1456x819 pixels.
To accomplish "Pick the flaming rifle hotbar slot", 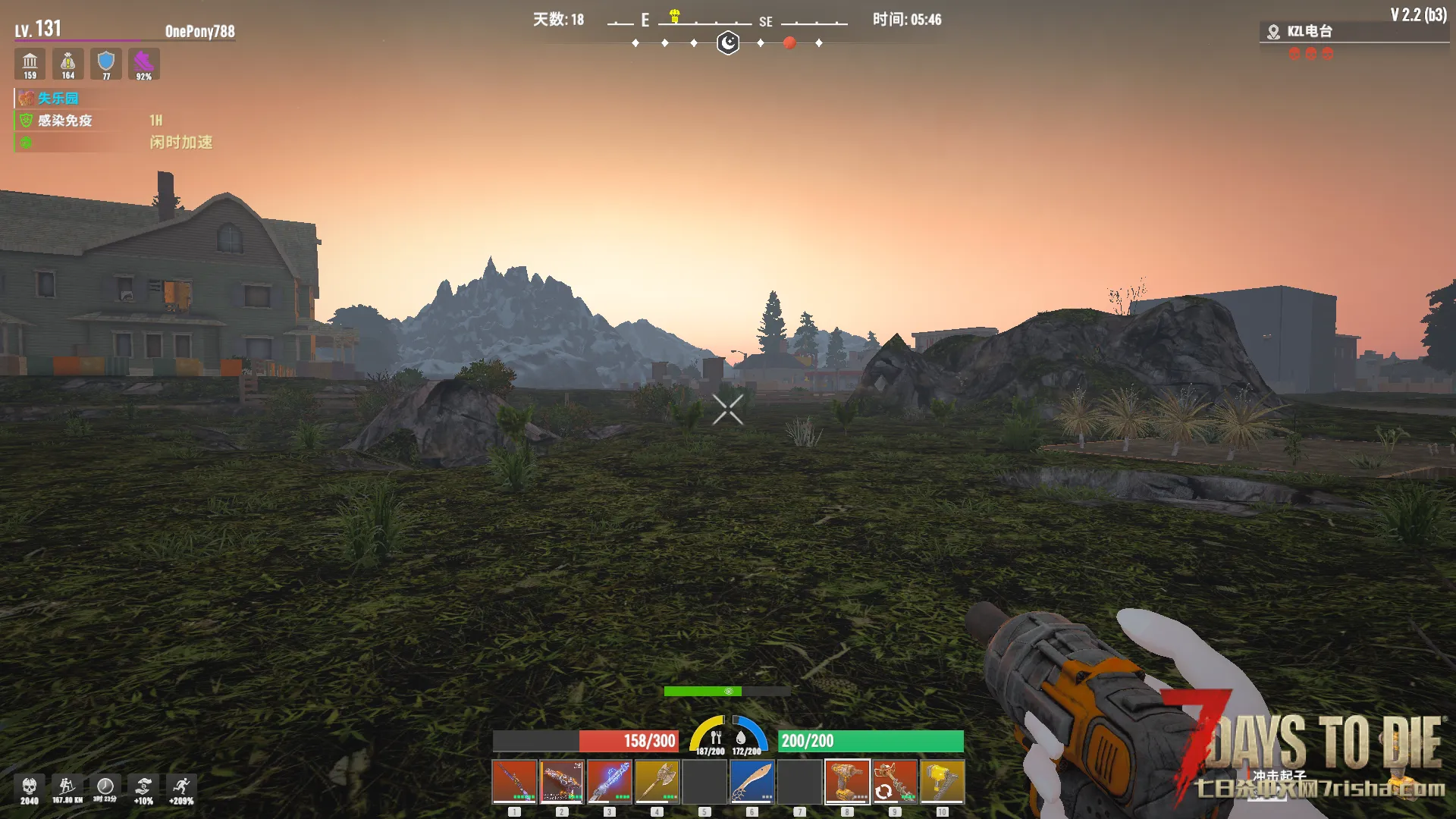I will point(562,781).
